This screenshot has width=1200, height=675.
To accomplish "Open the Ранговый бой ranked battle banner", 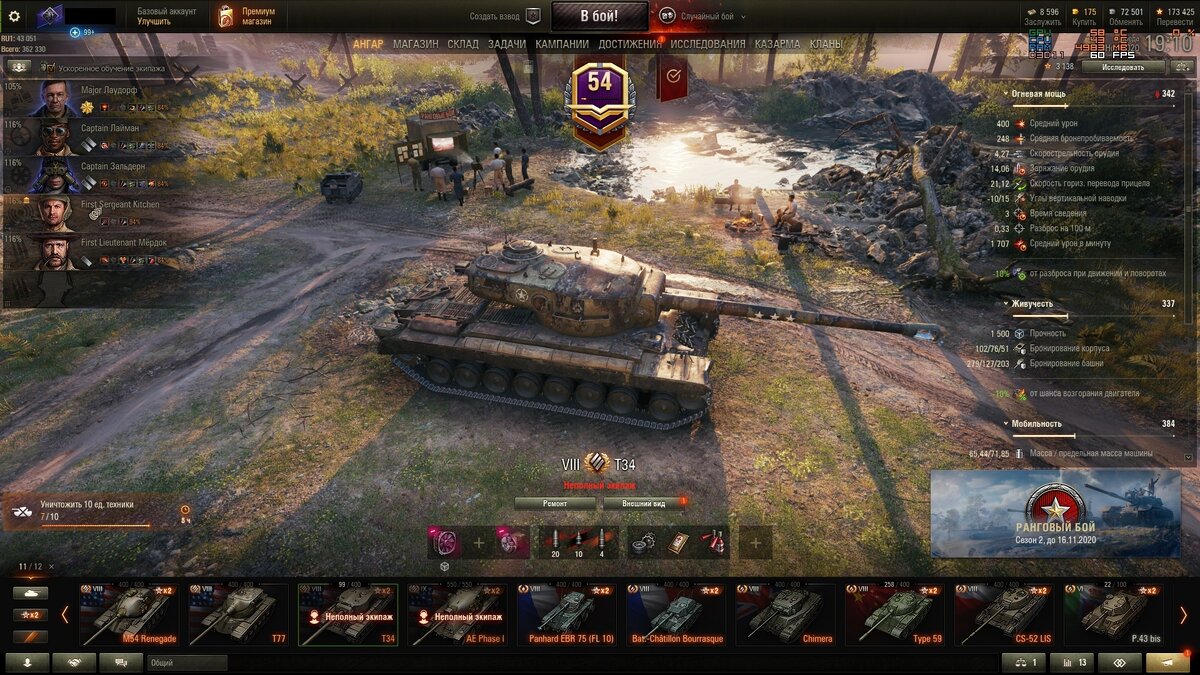I will click(x=1056, y=513).
